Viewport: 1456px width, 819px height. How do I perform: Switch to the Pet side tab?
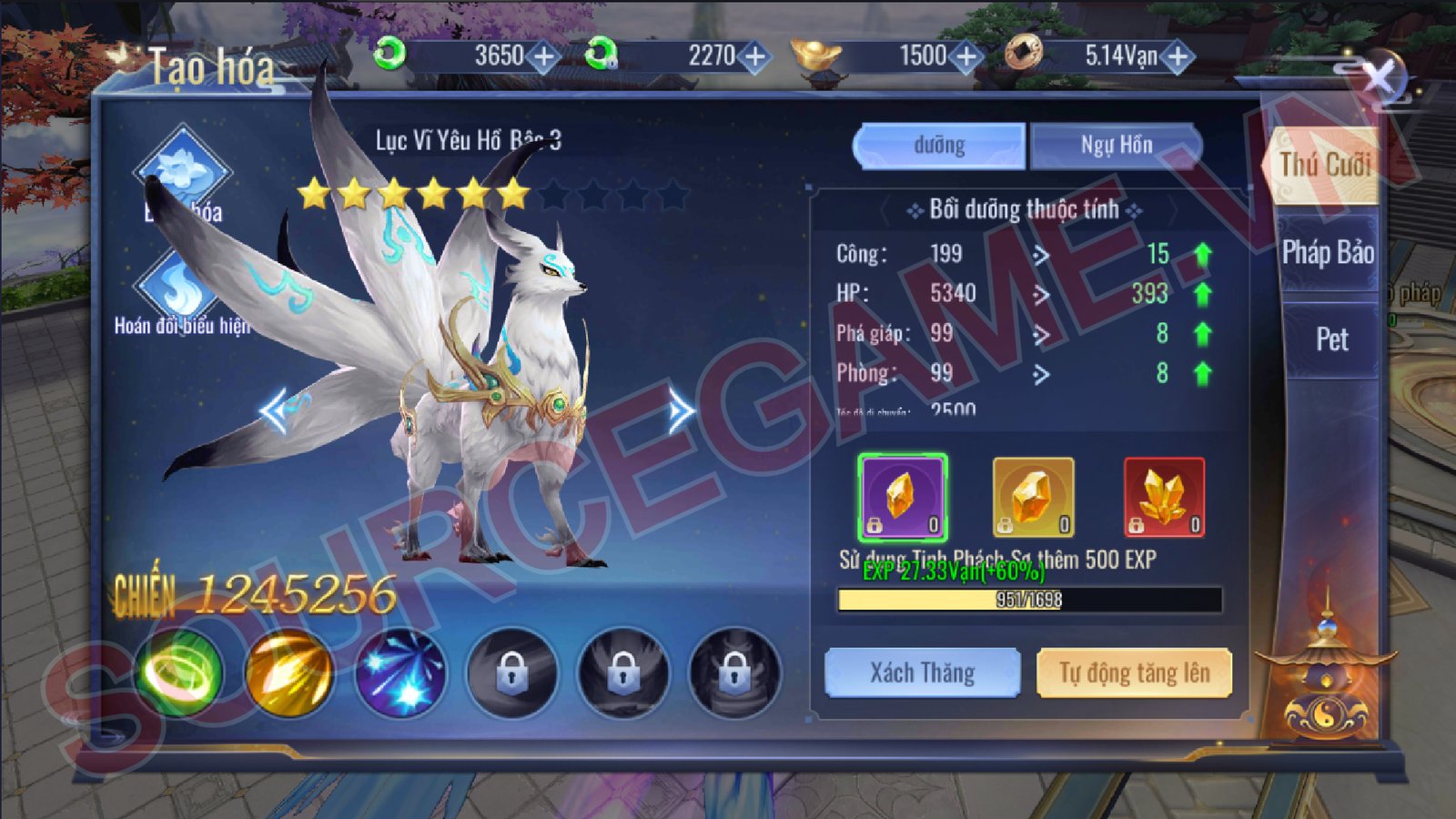click(x=1331, y=339)
